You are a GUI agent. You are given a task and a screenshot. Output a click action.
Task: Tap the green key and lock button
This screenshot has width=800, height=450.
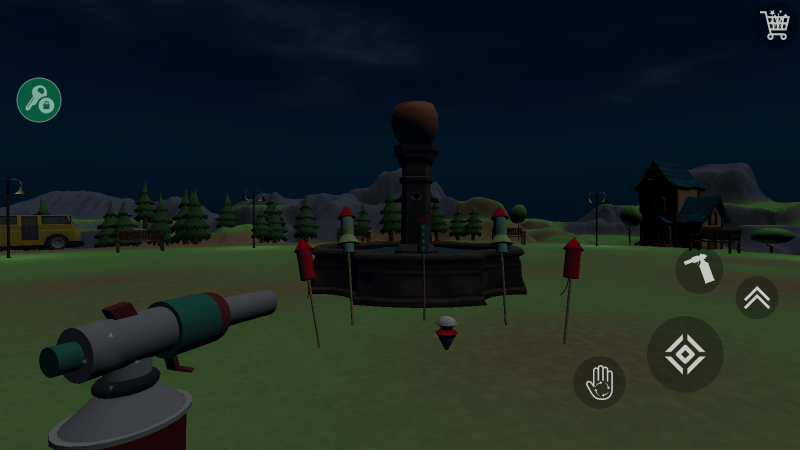click(39, 100)
